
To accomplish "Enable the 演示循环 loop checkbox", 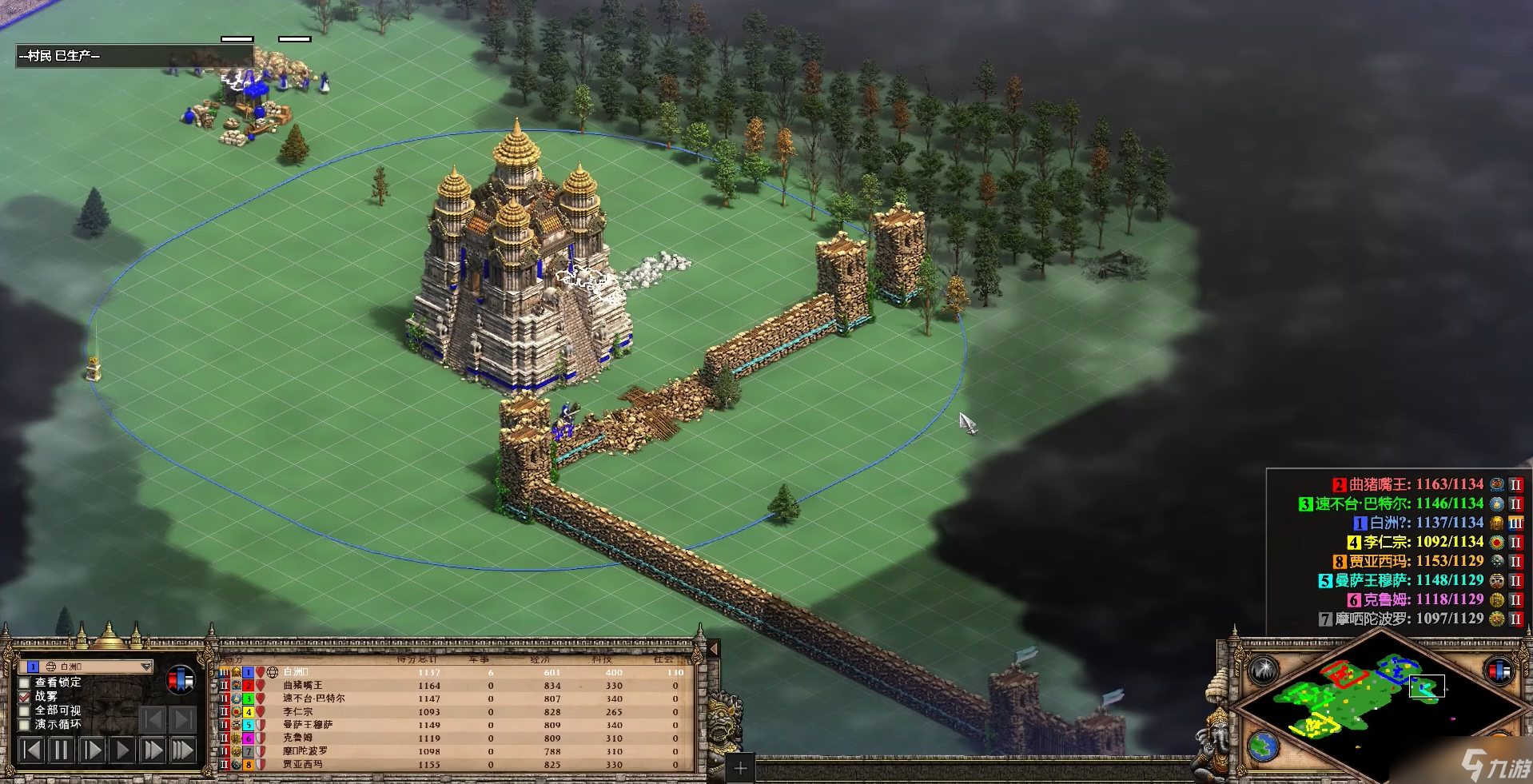I will pos(25,725).
